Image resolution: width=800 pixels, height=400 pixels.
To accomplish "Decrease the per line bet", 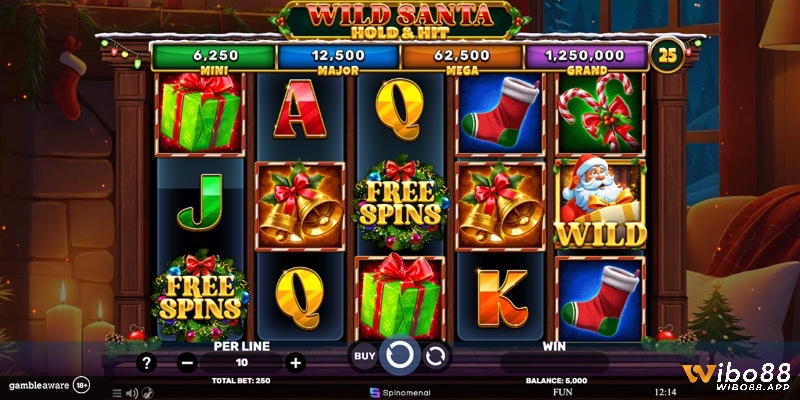I will [186, 363].
